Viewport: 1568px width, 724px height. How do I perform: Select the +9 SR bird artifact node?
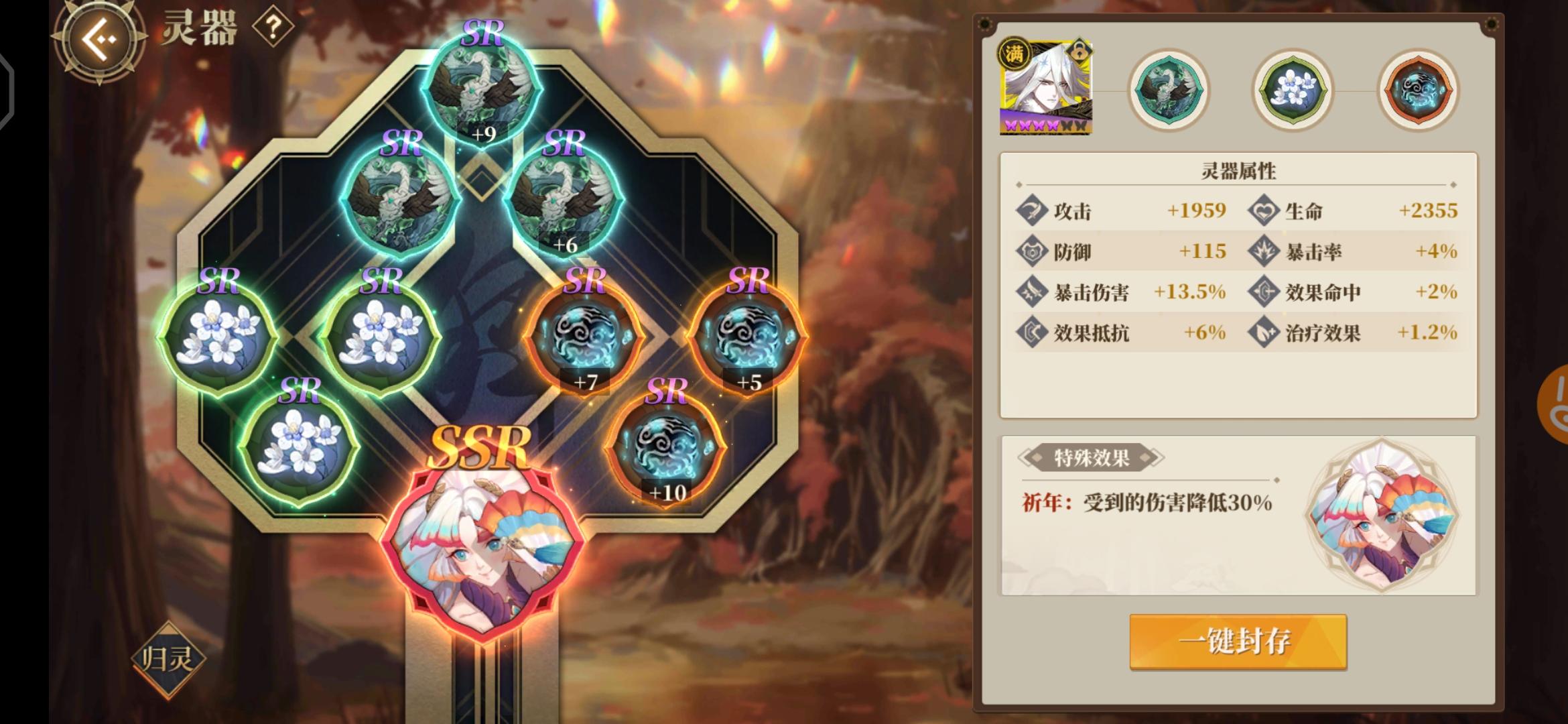pos(484,87)
